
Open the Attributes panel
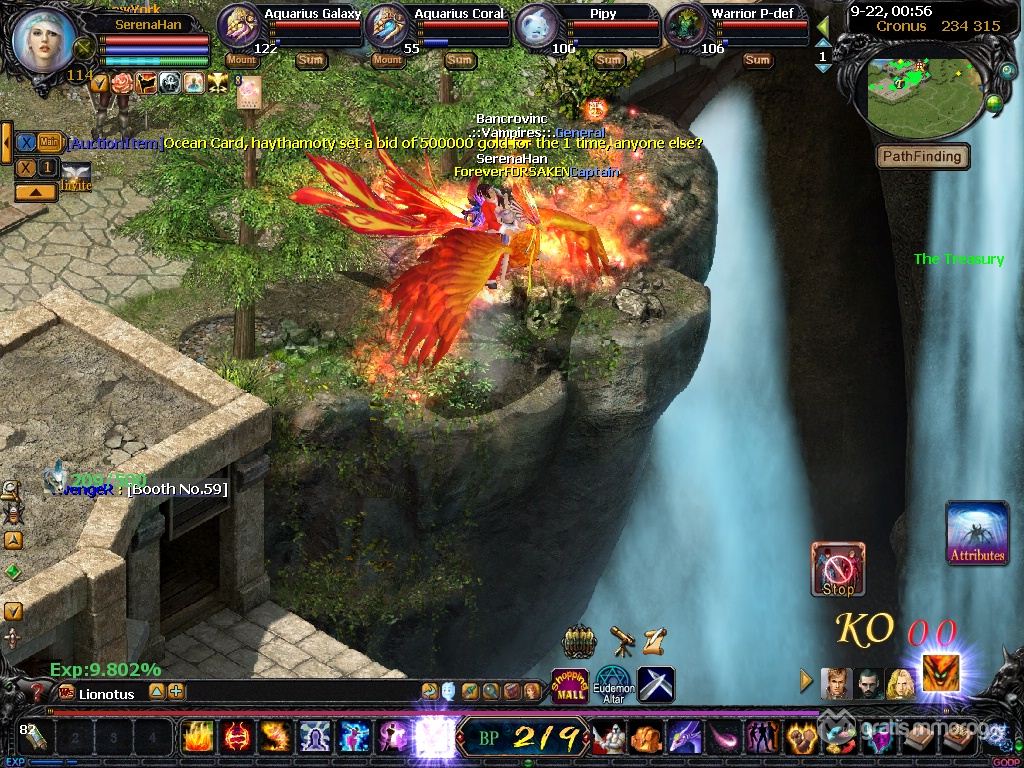click(977, 533)
